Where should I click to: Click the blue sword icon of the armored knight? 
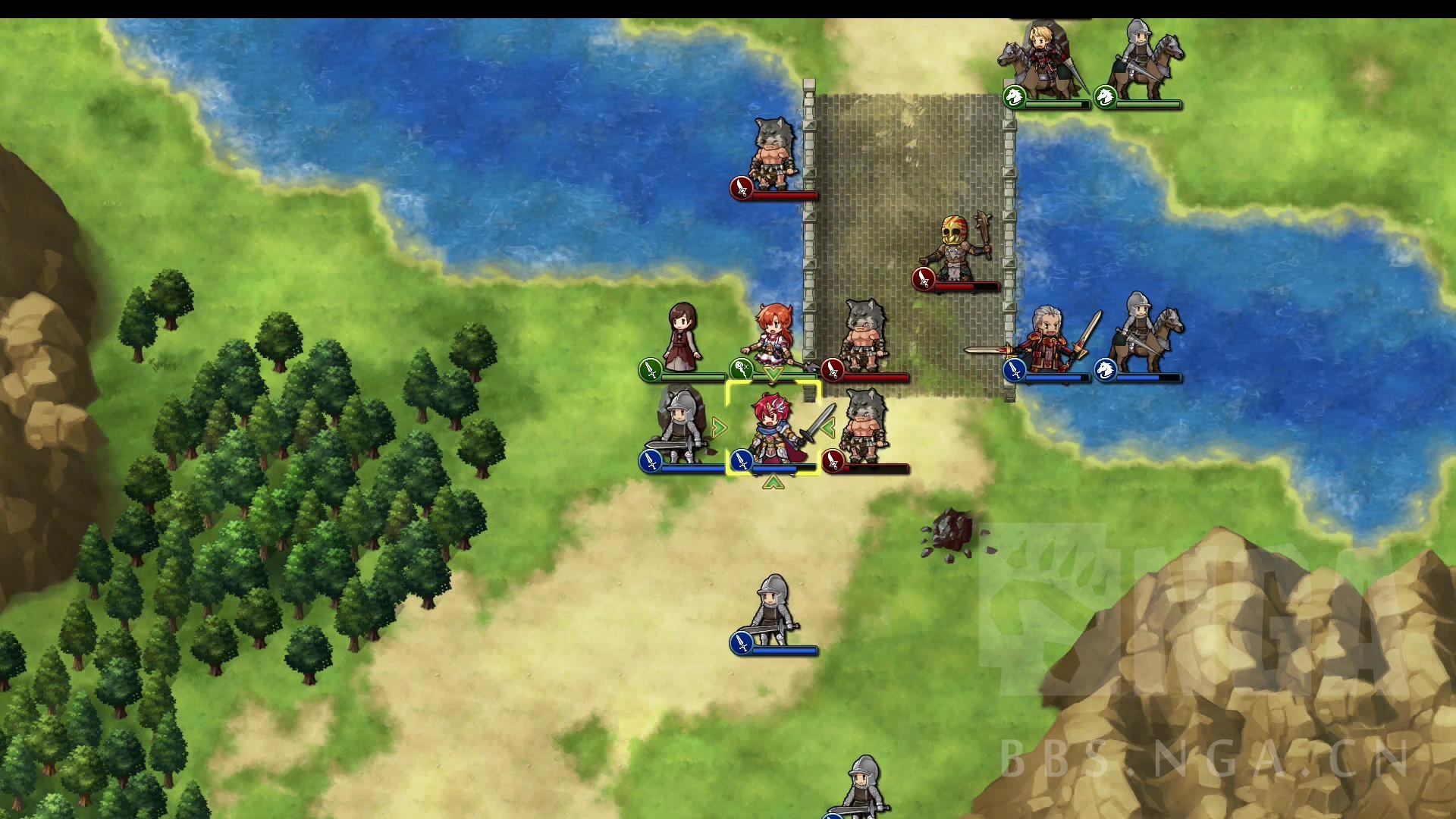click(650, 463)
